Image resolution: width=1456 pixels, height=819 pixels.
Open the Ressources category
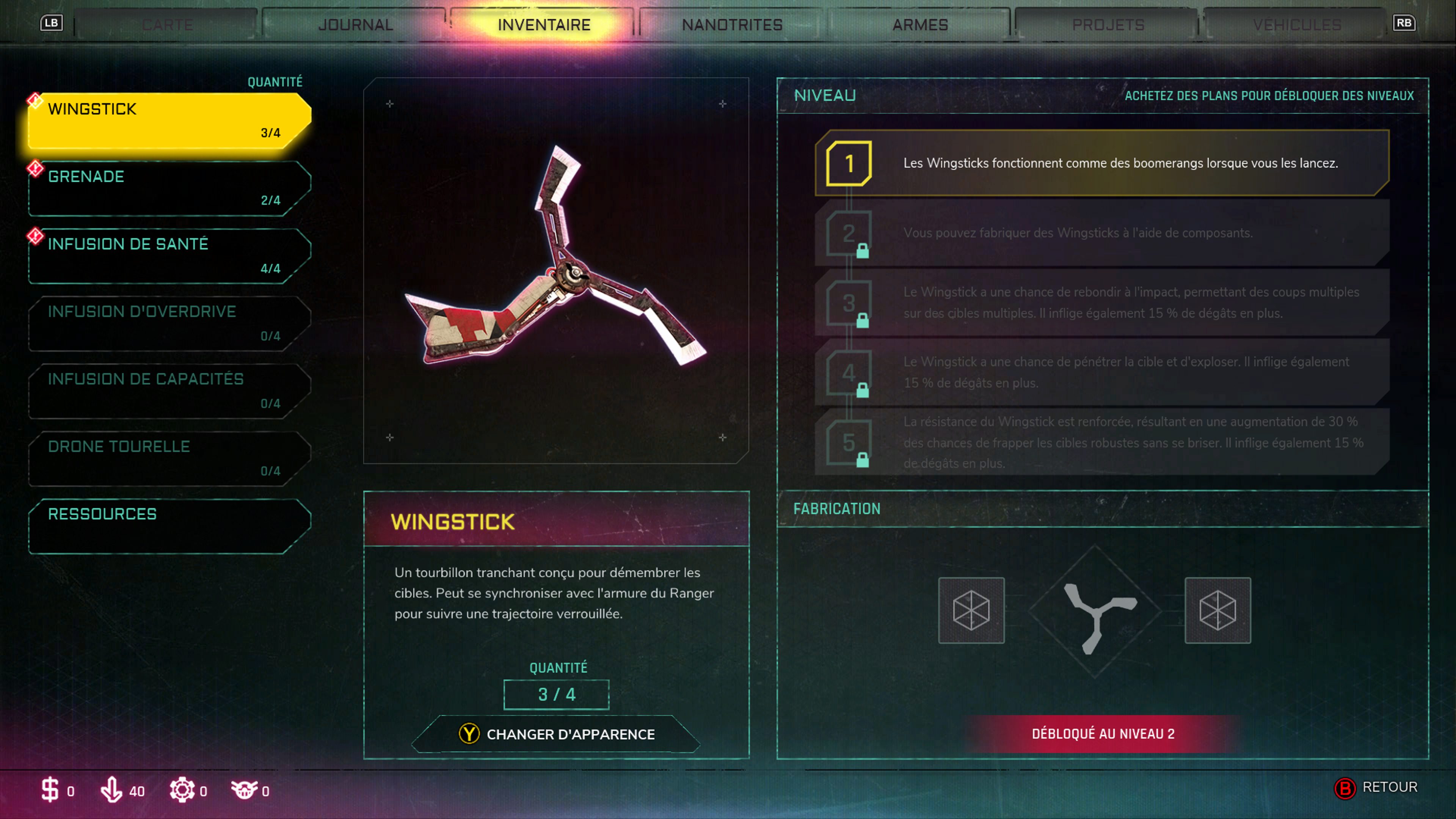coord(169,526)
